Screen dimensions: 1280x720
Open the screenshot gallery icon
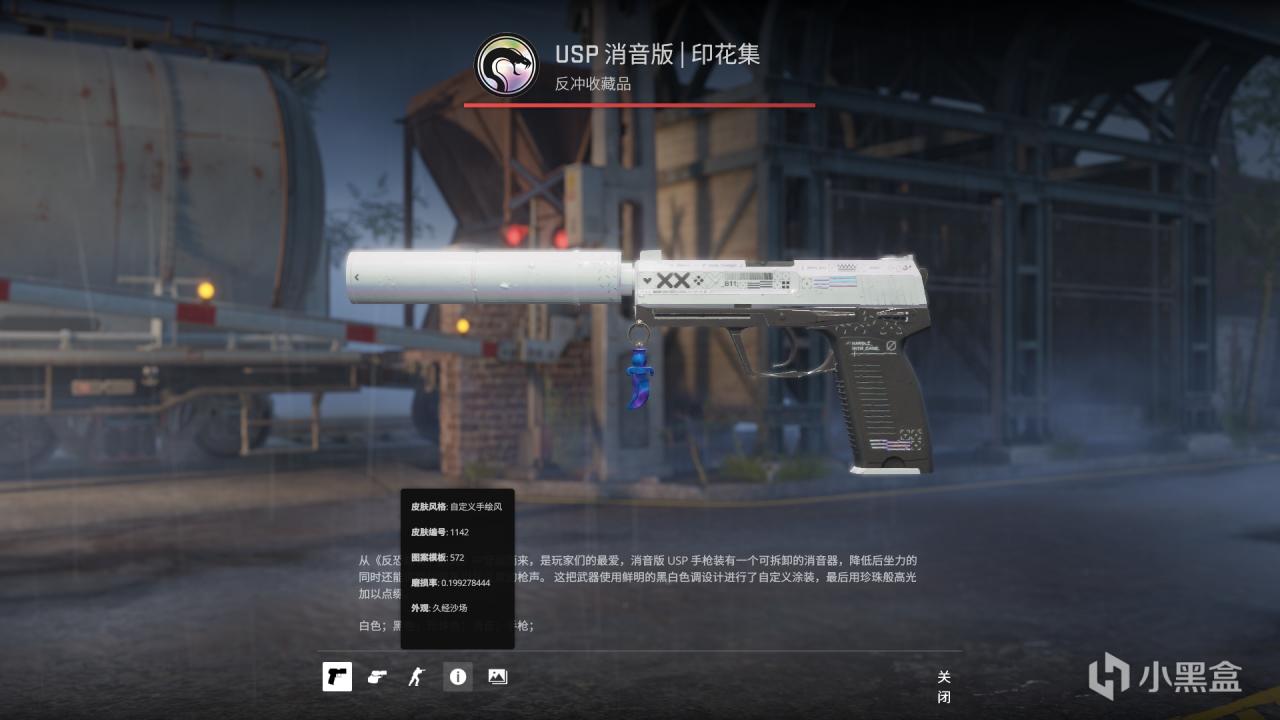tap(496, 676)
